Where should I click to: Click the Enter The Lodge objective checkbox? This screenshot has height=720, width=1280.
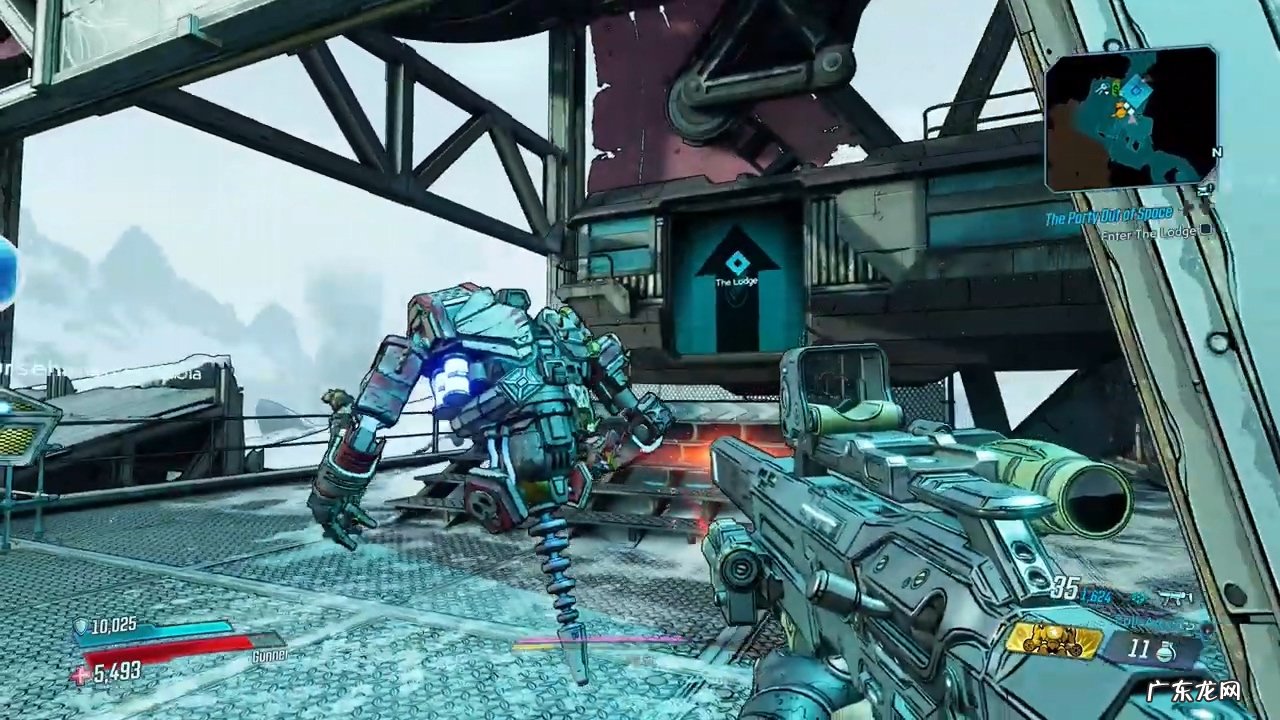coord(1206,230)
